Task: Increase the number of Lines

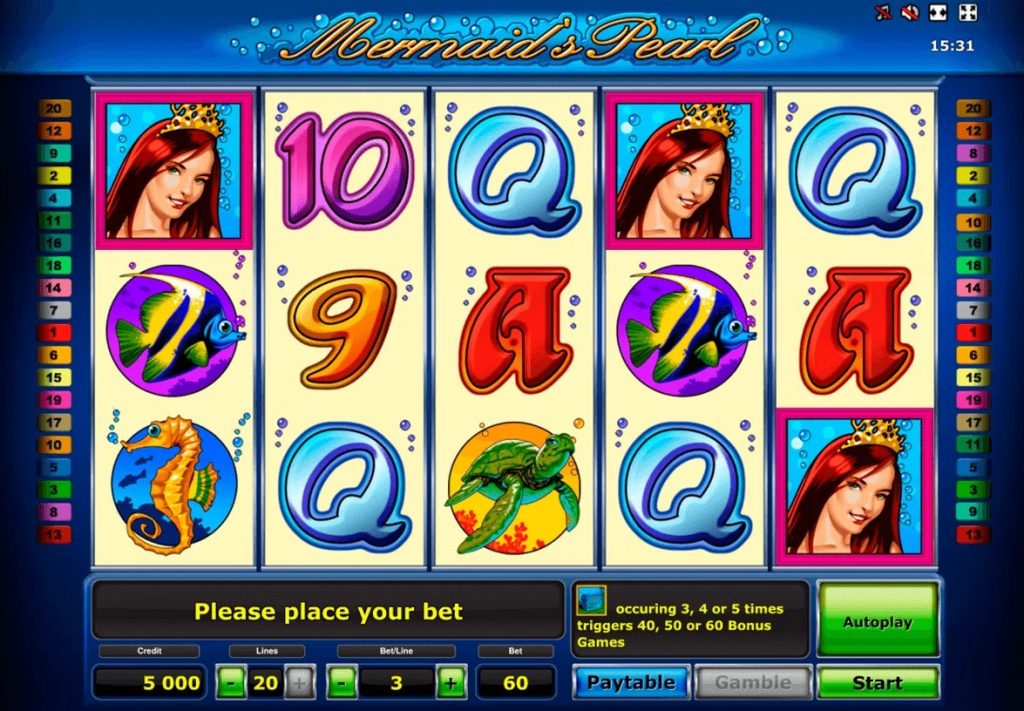Action: pyautogui.click(x=299, y=684)
